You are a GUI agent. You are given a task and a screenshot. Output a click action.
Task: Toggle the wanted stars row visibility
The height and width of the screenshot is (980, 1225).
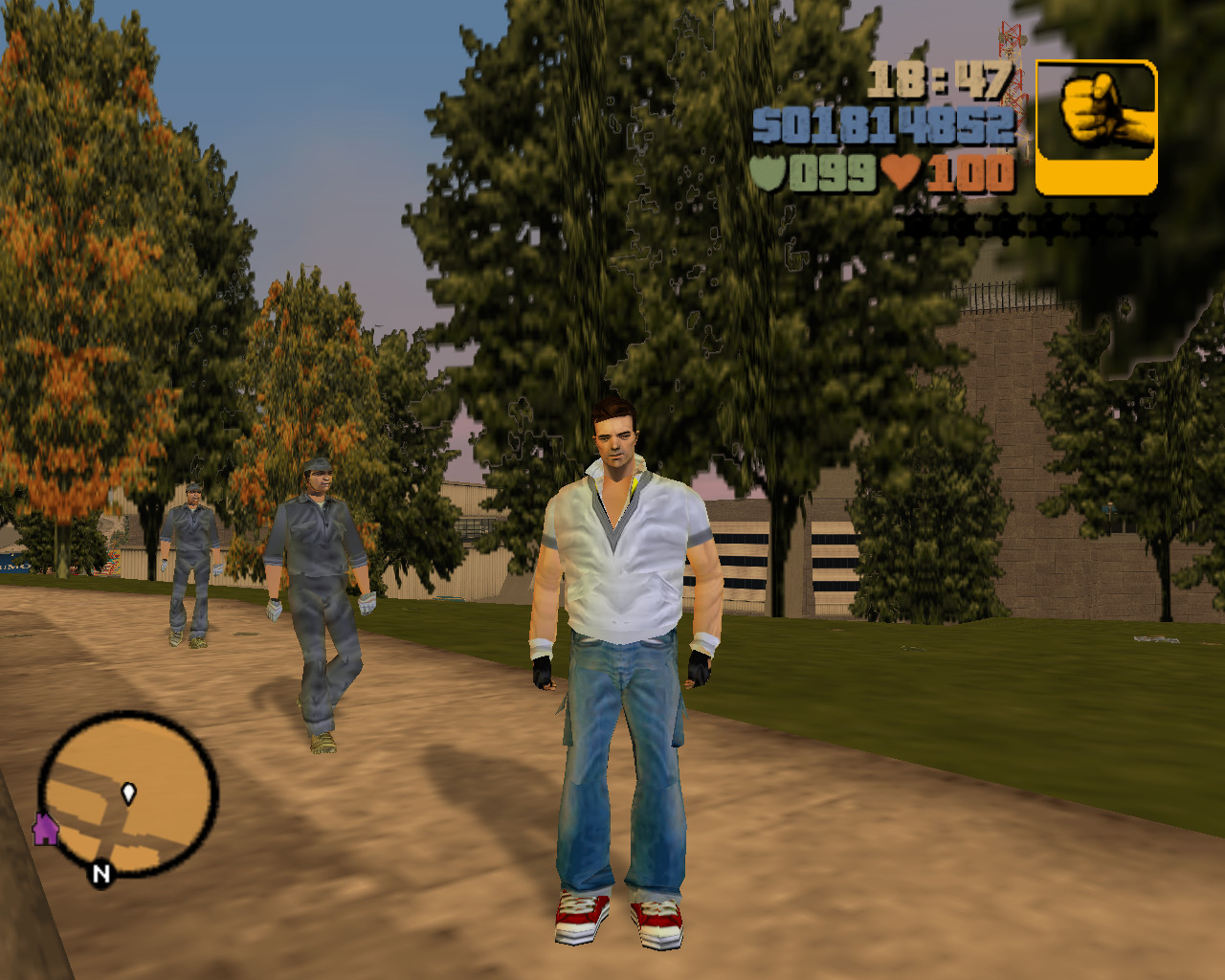click(x=1029, y=225)
